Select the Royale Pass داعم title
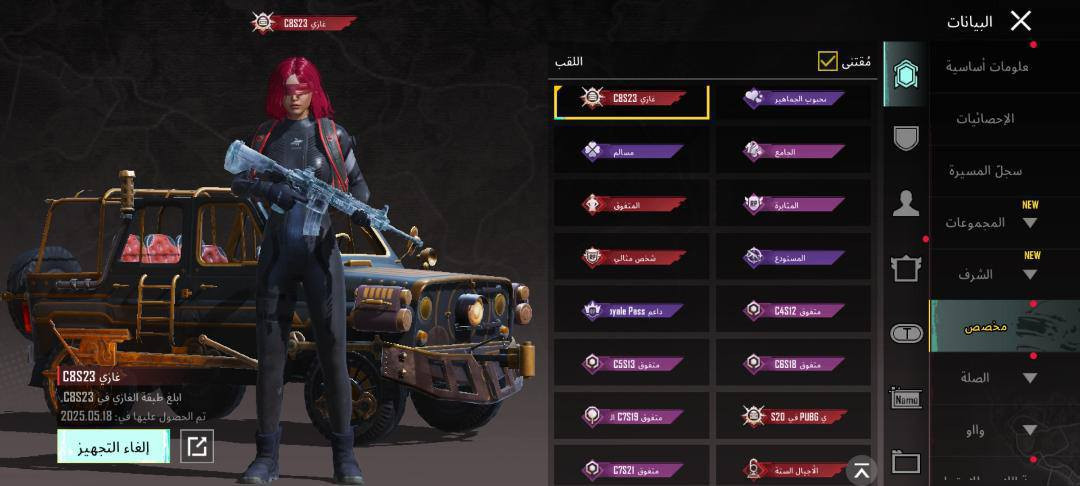Viewport: 1080px width, 486px height. point(632,311)
